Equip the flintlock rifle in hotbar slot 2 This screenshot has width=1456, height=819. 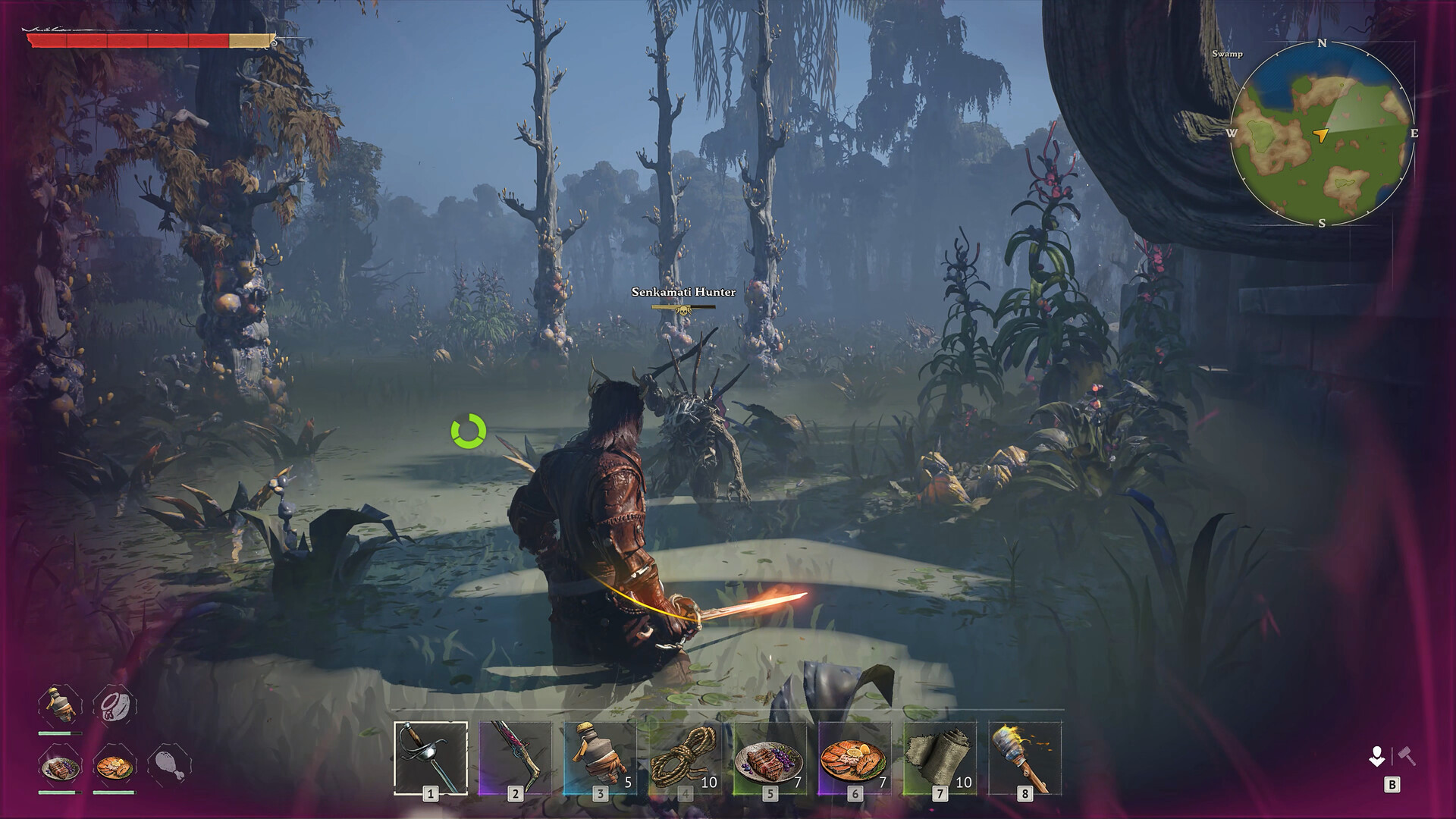[516, 758]
